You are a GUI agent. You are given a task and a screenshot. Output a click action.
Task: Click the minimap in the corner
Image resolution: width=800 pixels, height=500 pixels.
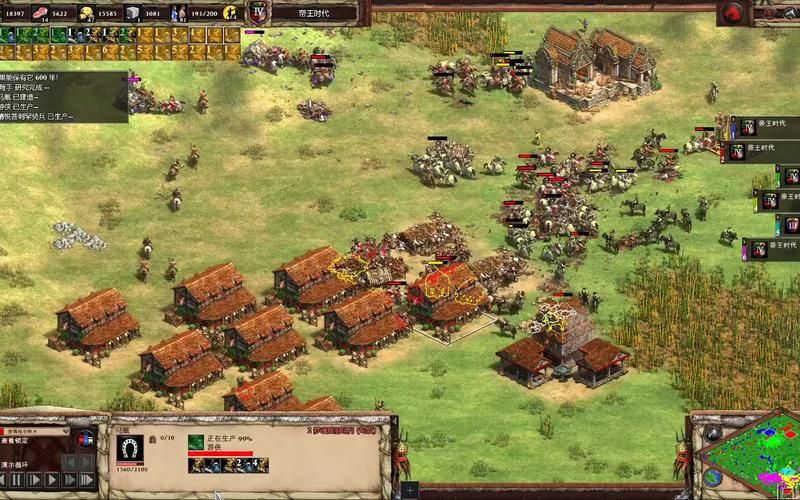point(749,455)
